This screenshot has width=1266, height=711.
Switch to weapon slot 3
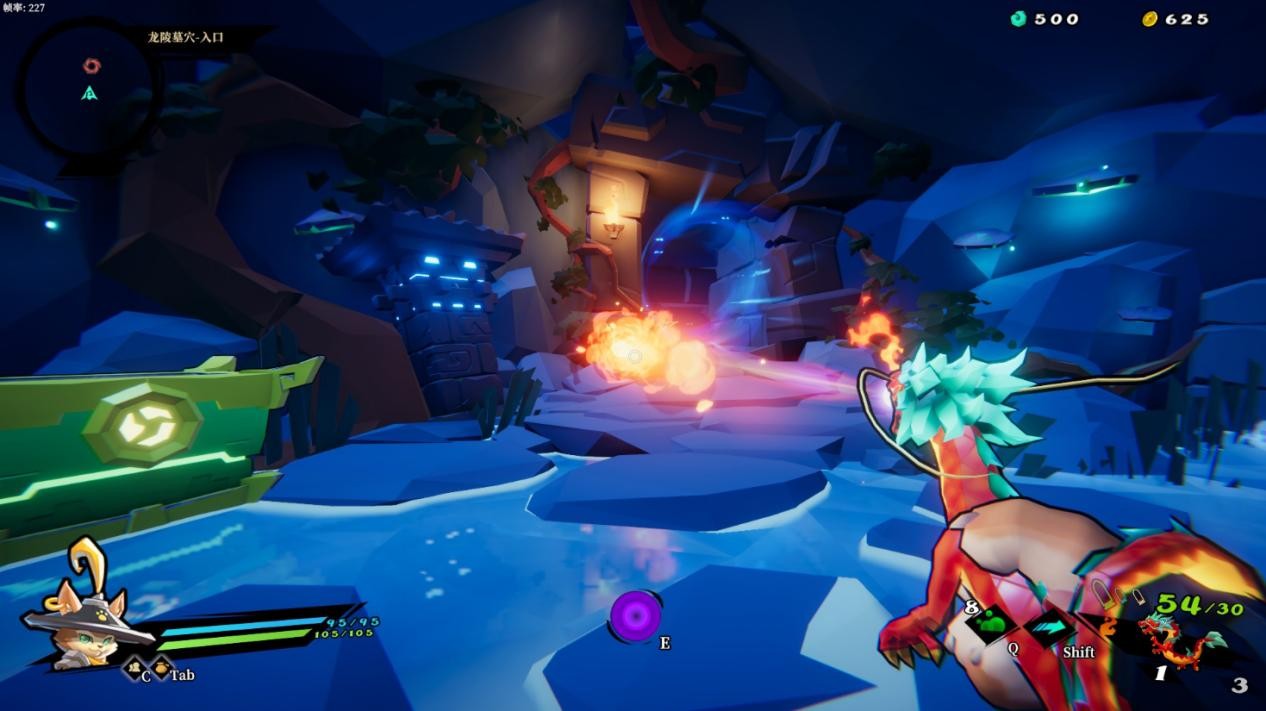(1240, 685)
